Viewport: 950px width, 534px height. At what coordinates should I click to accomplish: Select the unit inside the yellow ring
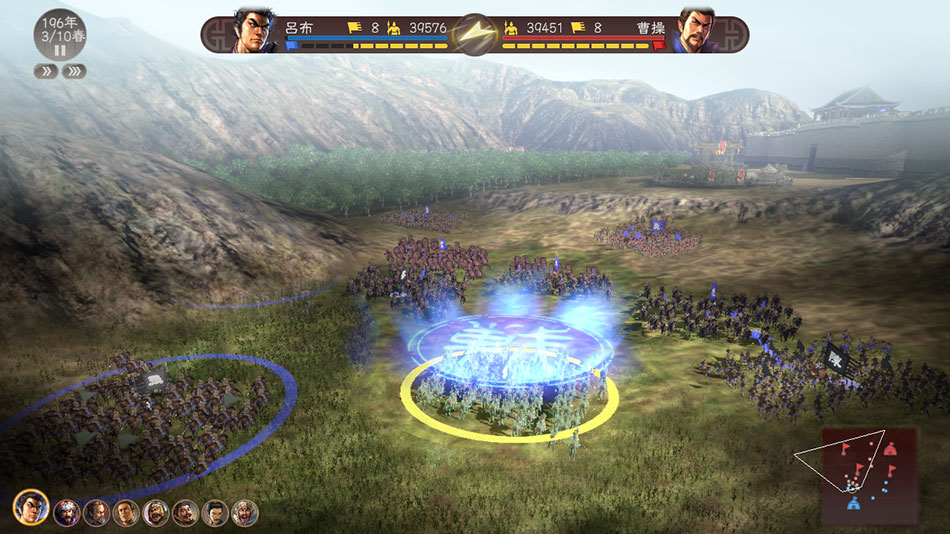[x=510, y=405]
